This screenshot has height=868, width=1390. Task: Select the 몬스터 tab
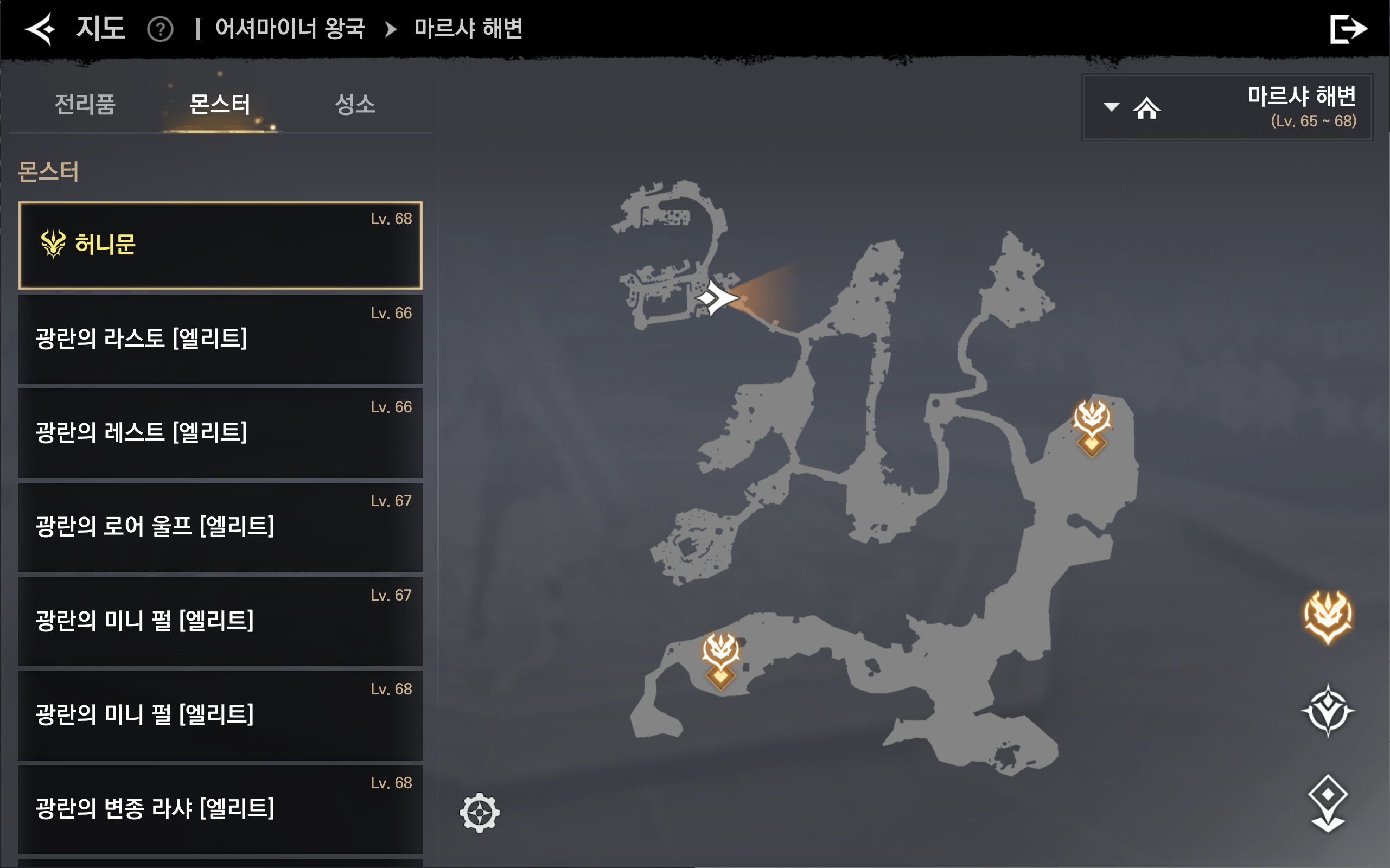tap(220, 105)
